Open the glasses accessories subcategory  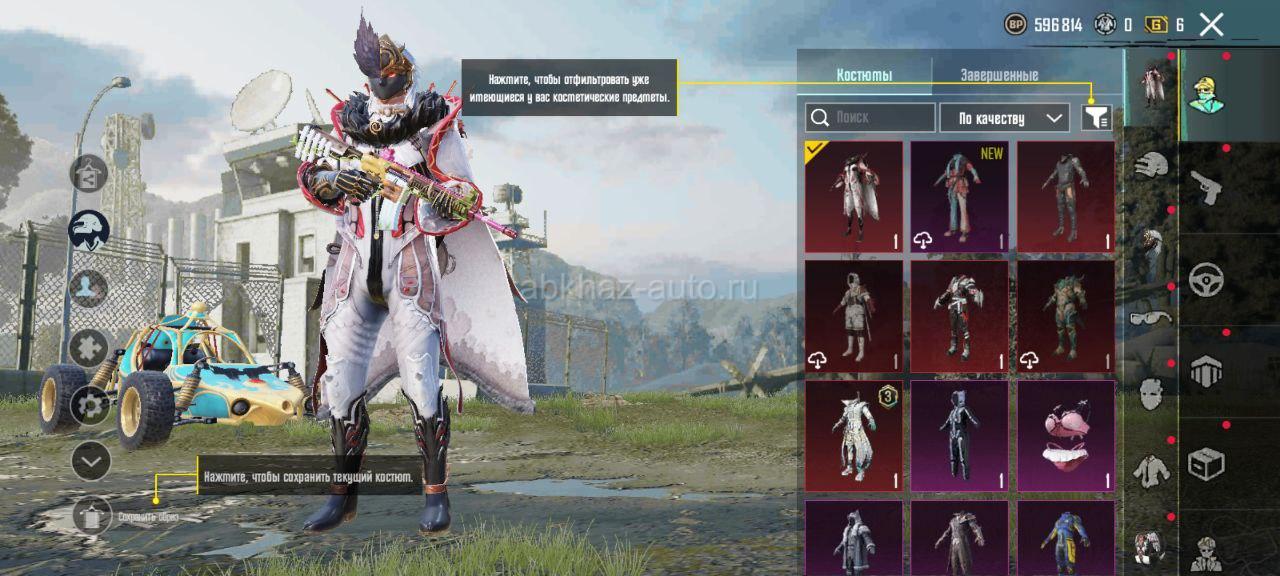(1151, 318)
